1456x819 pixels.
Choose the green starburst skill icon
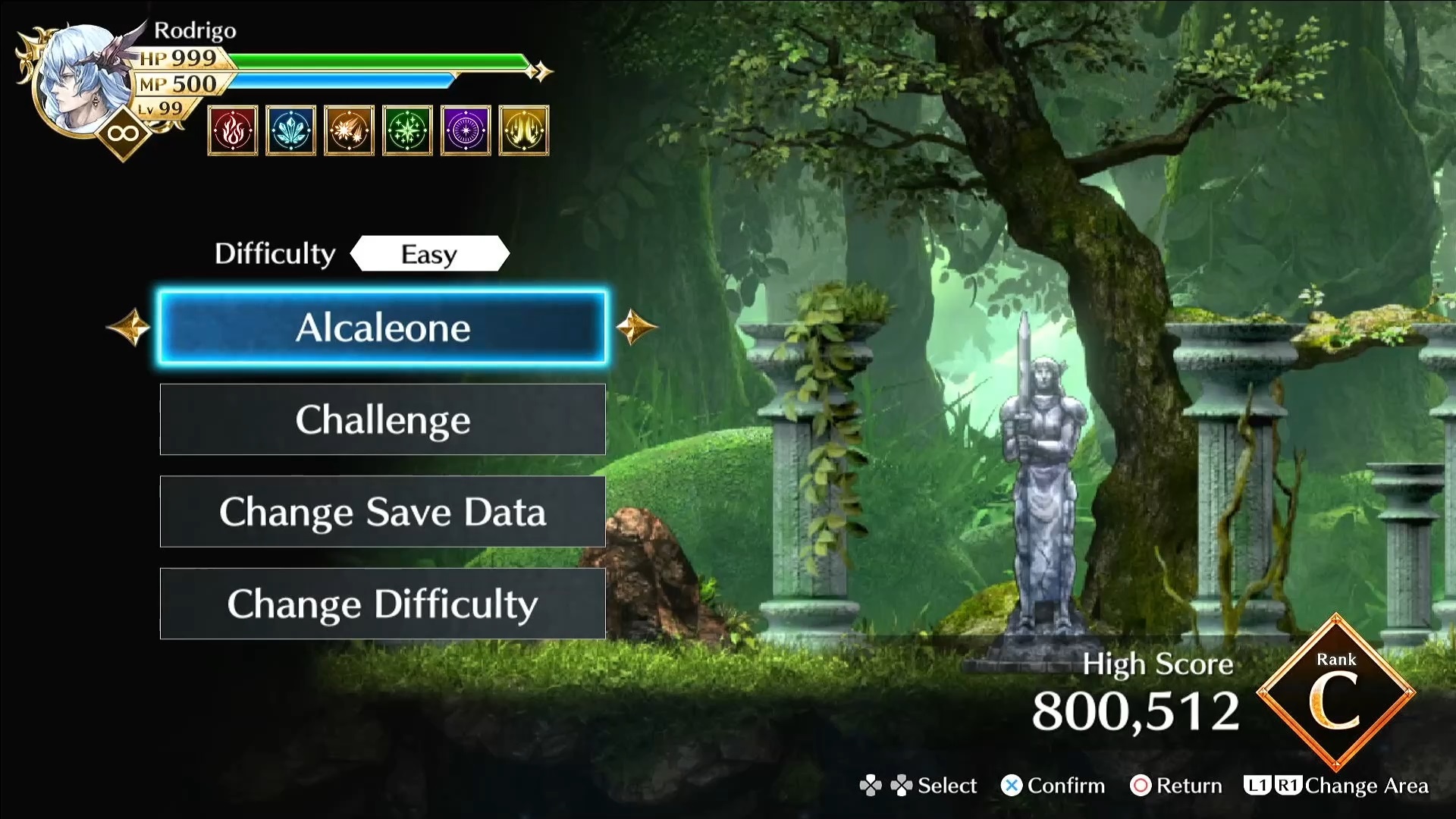click(407, 130)
